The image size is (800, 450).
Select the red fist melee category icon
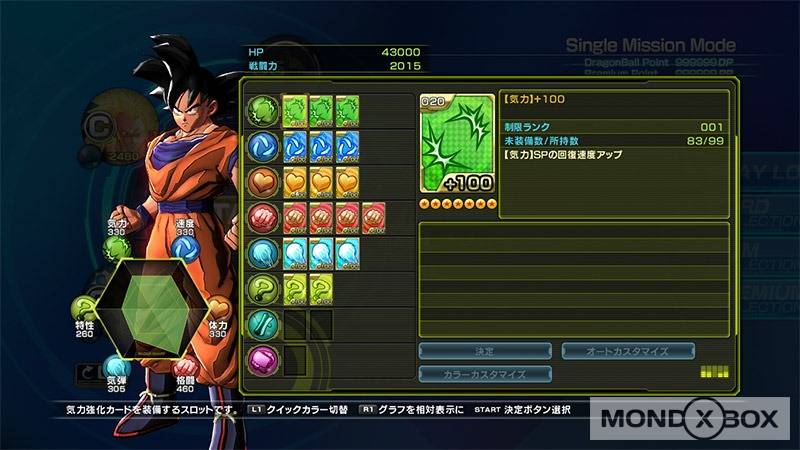264,216
